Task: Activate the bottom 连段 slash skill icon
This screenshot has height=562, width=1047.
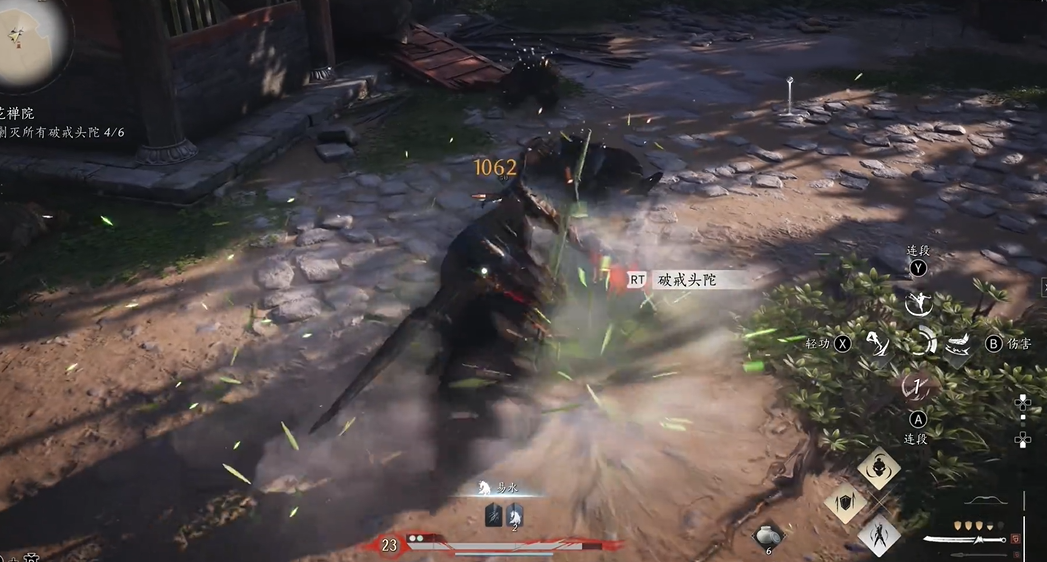Action: (916, 385)
